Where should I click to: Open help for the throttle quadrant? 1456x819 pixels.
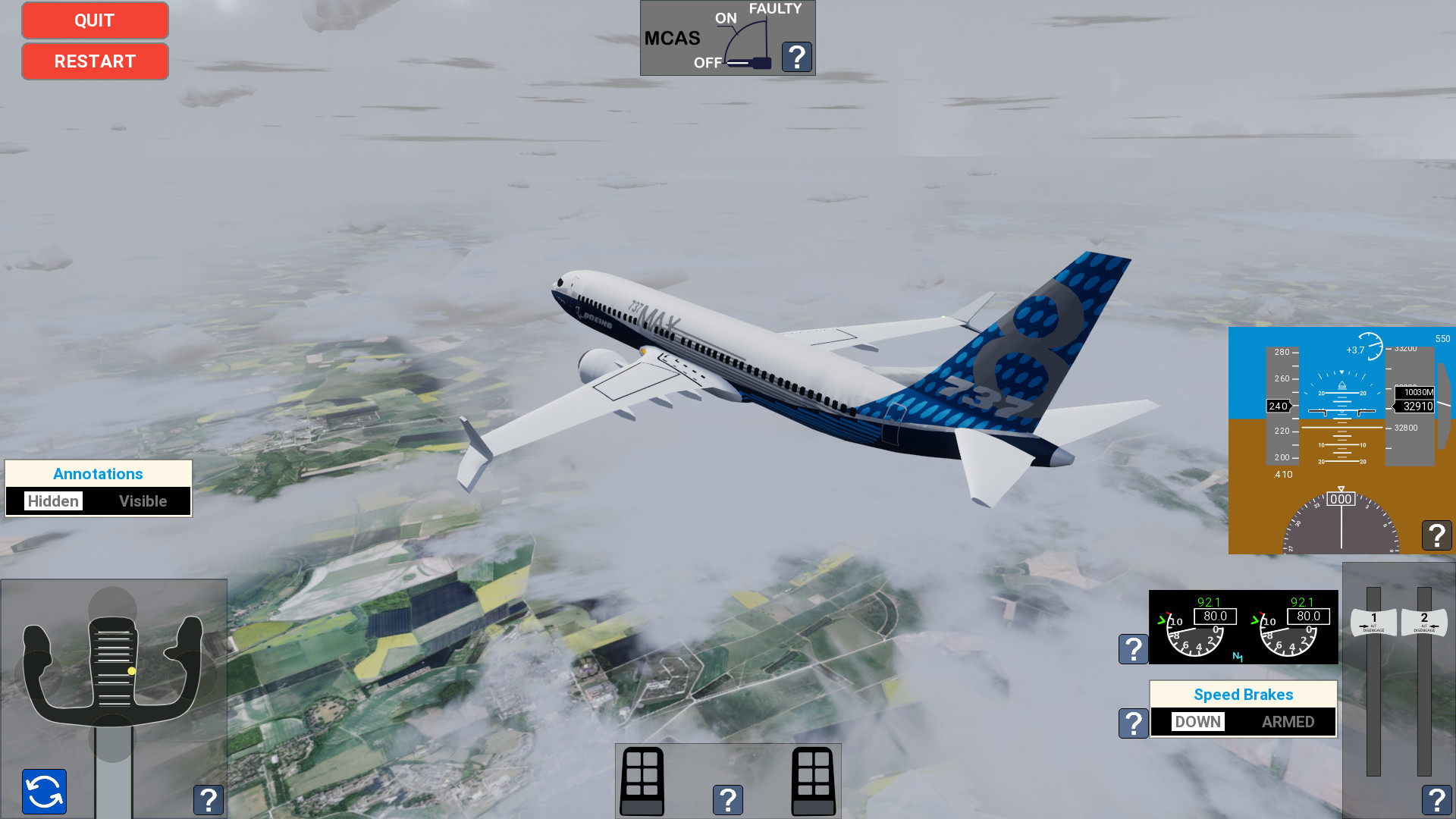click(x=1436, y=800)
